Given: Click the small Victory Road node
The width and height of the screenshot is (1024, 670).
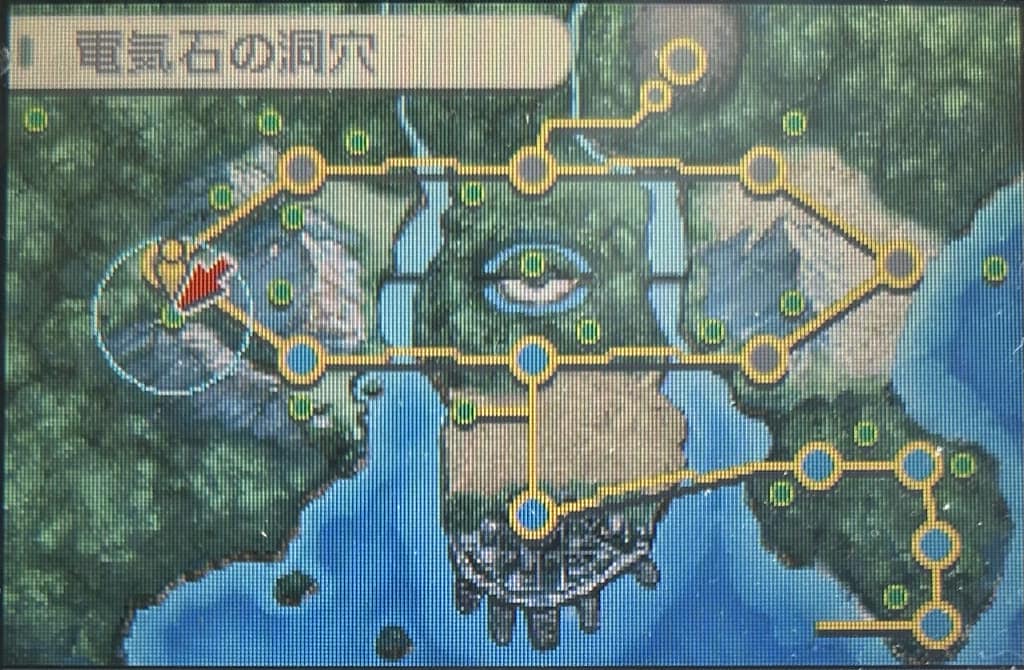Looking at the screenshot, I should (x=656, y=96).
